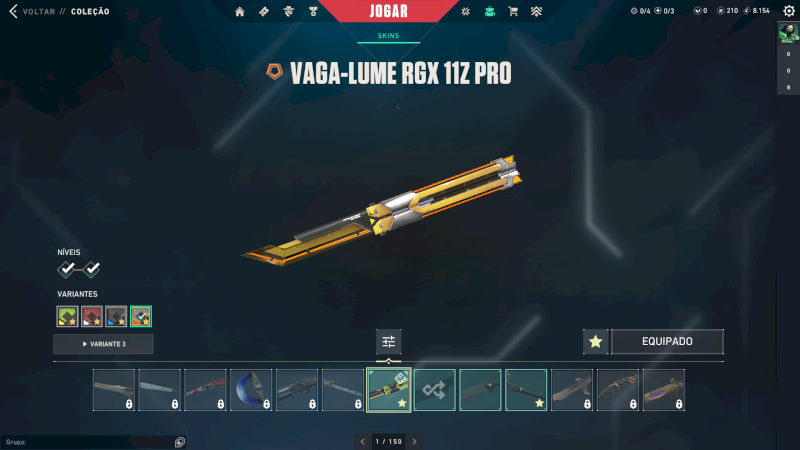Select the shuffle random skin tile
Viewport: 800px width, 450px height.
(435, 390)
